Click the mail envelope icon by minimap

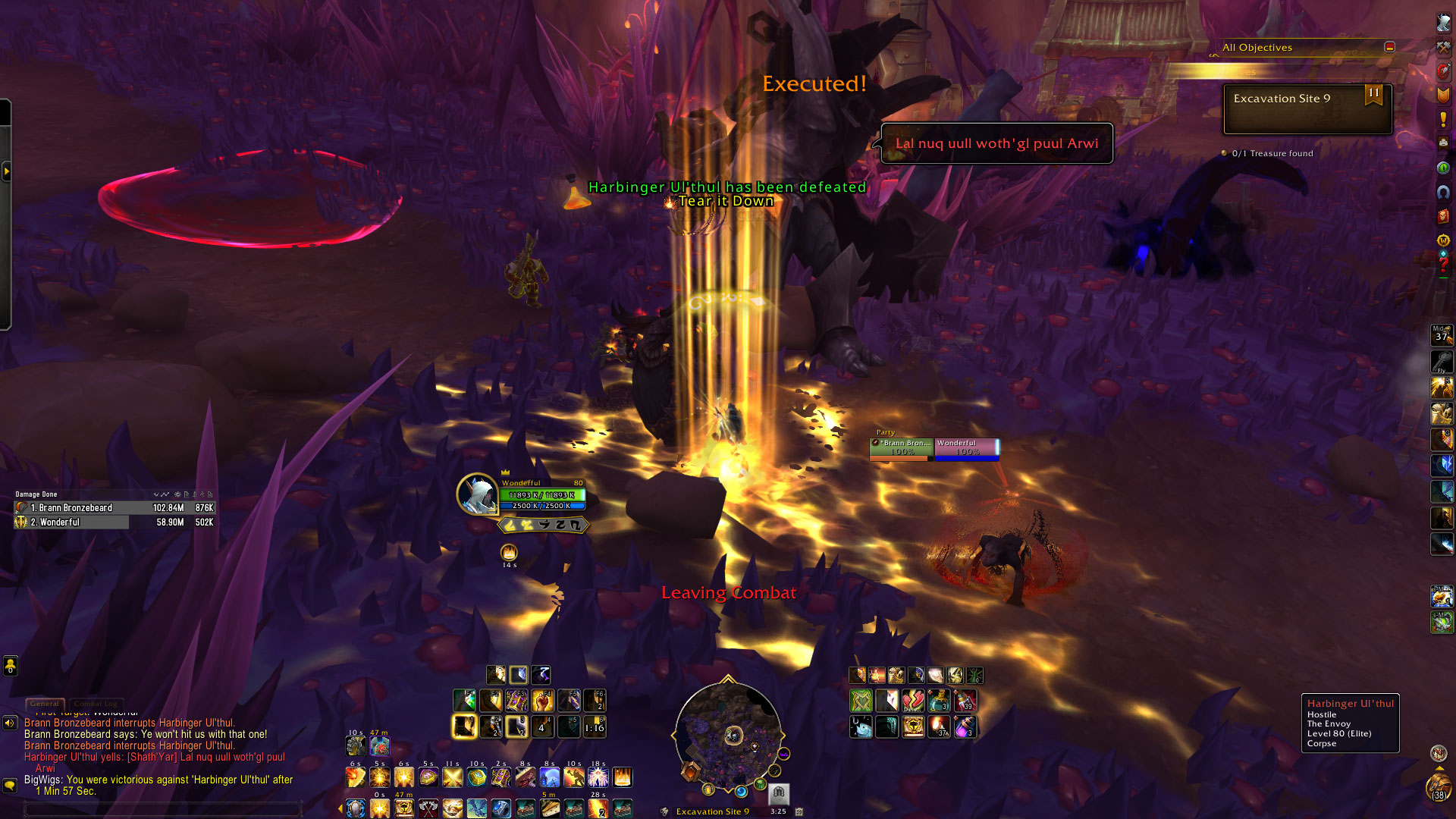click(x=779, y=793)
